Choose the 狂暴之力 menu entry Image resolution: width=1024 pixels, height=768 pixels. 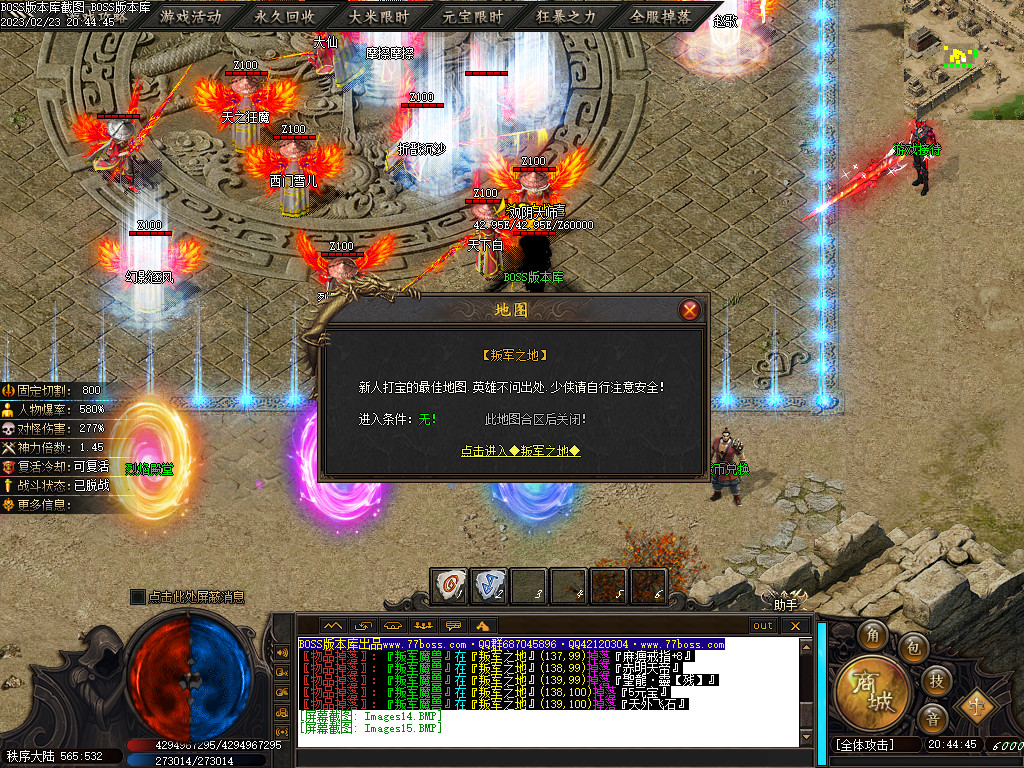coord(567,17)
